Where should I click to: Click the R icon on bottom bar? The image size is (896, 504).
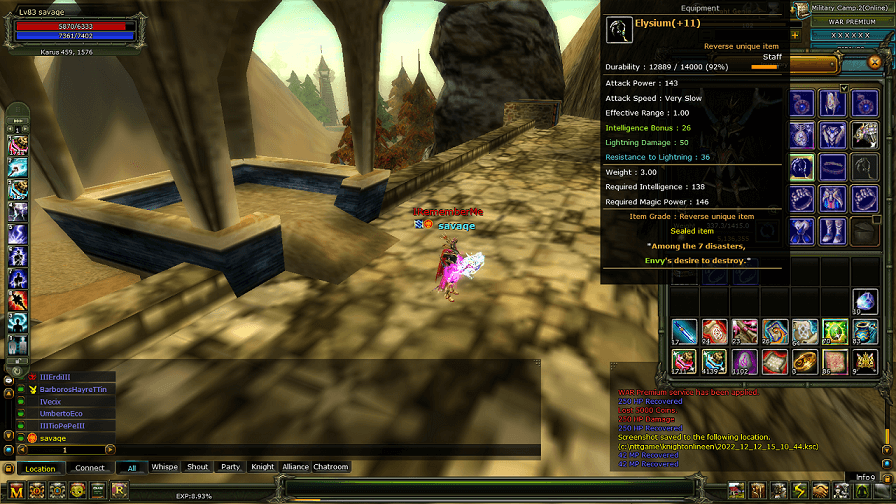[x=120, y=490]
